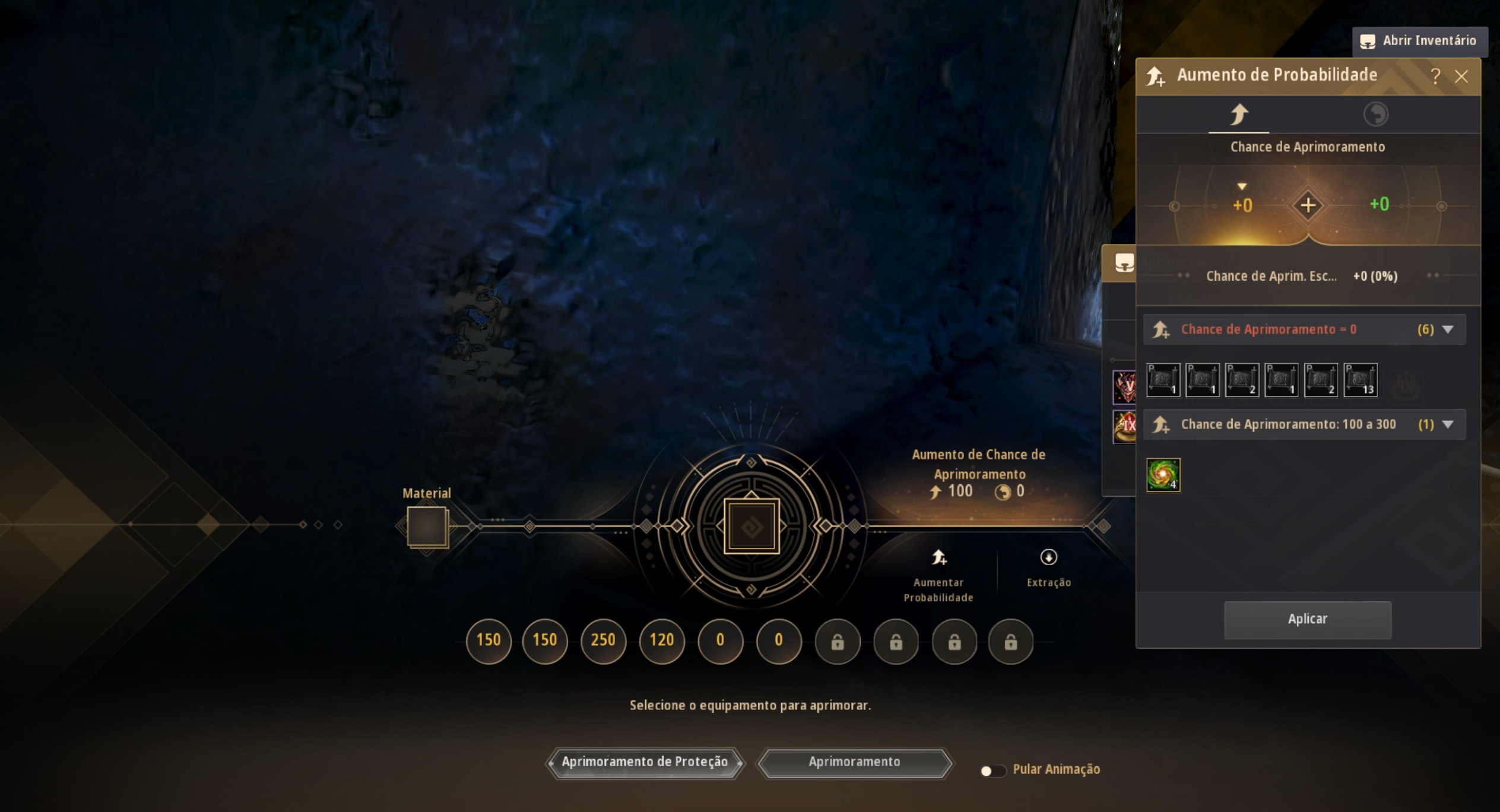Open the inventory with Abrir Inventário

1420,41
